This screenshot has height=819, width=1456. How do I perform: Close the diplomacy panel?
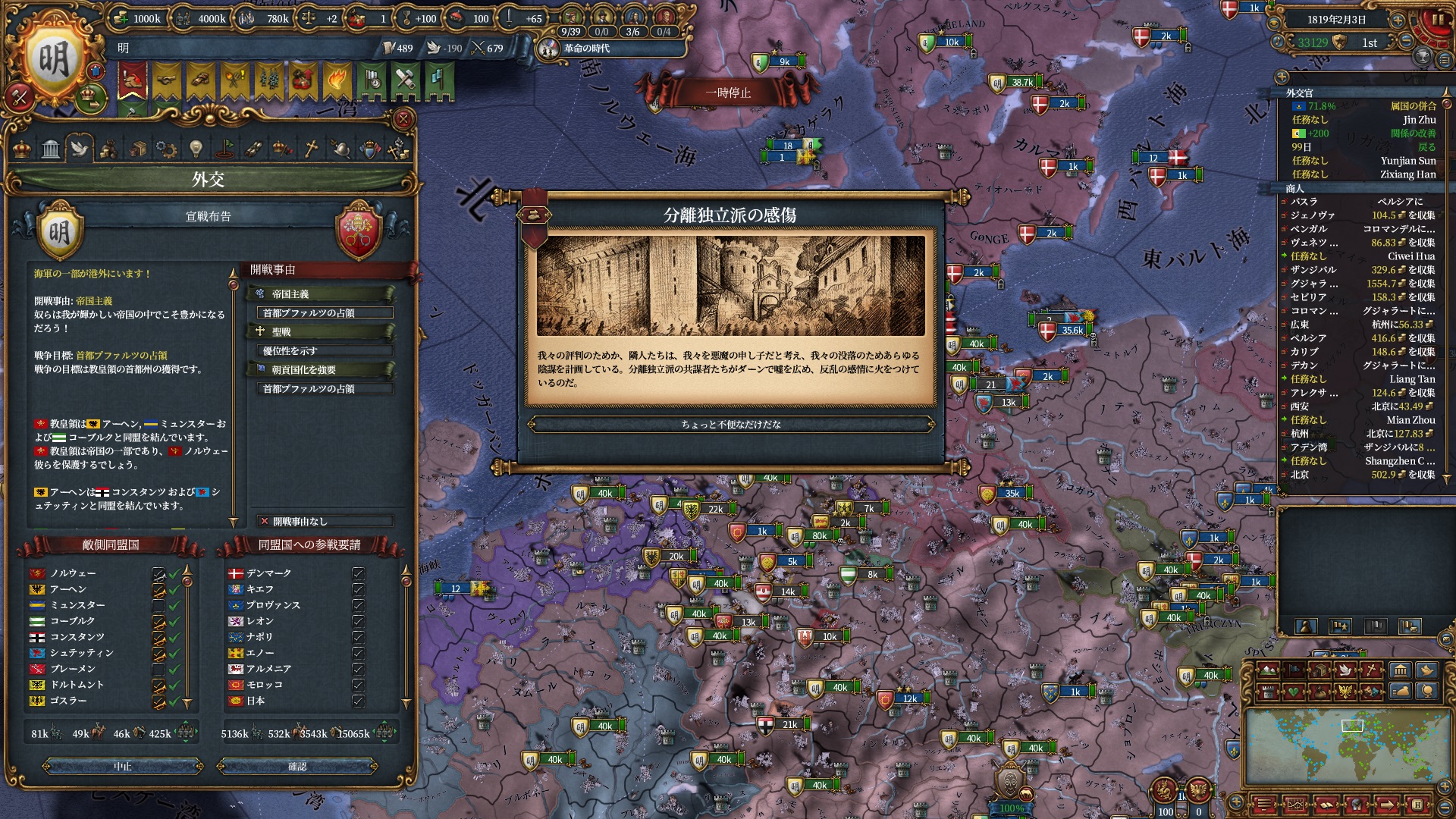coord(403,119)
